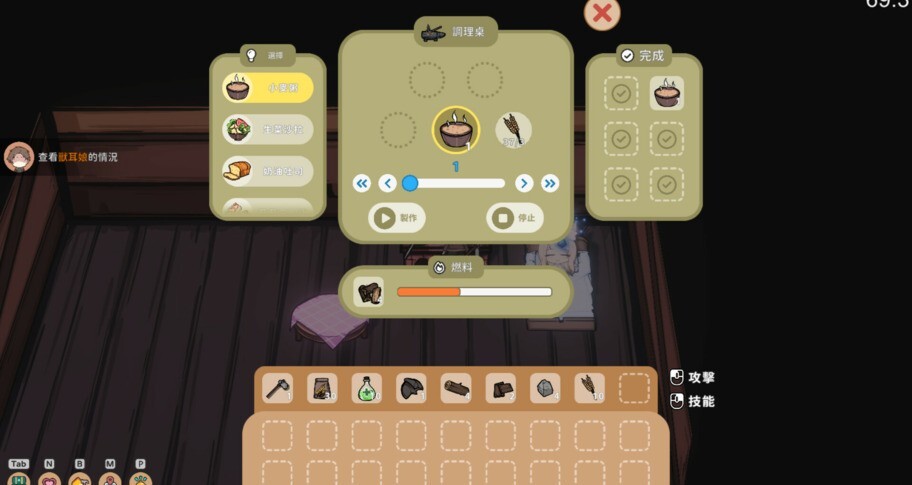Select the grey stone hotbar slot
Screen dimensions: 912x485
pos(545,388)
